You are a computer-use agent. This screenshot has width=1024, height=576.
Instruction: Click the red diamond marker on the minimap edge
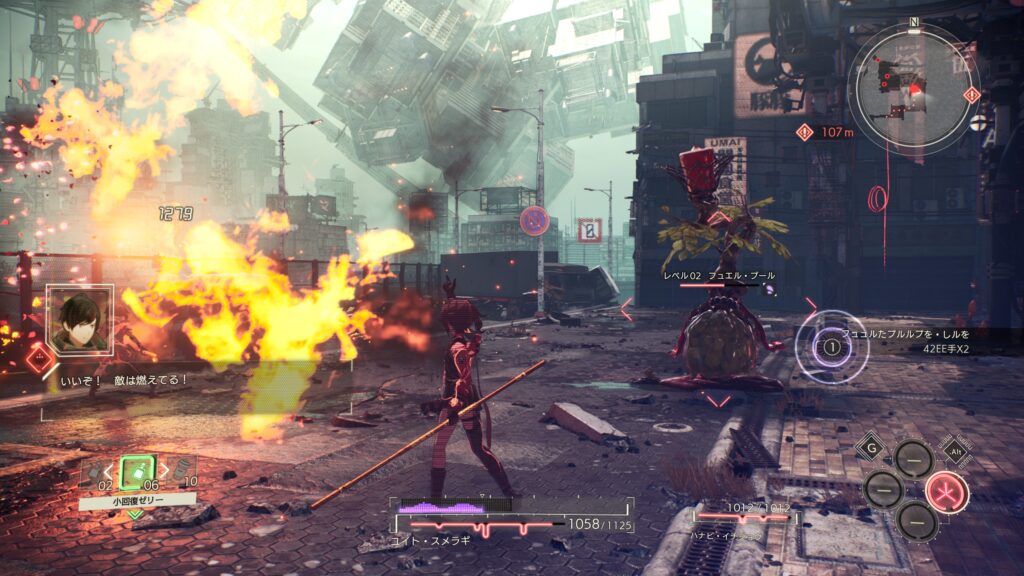click(x=972, y=94)
